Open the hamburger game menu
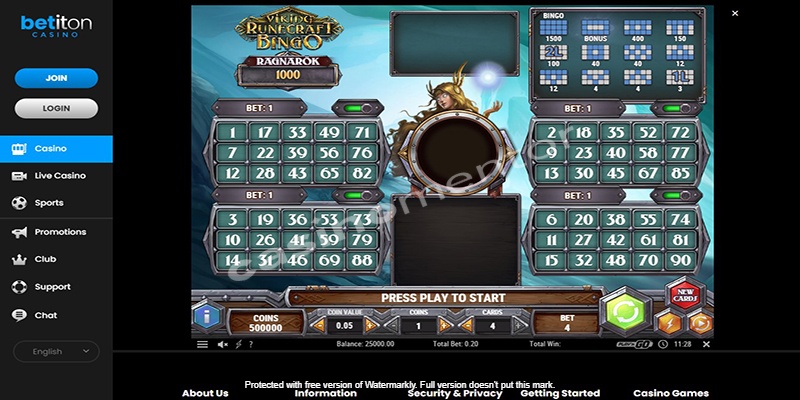The height and width of the screenshot is (400, 800). tap(202, 344)
